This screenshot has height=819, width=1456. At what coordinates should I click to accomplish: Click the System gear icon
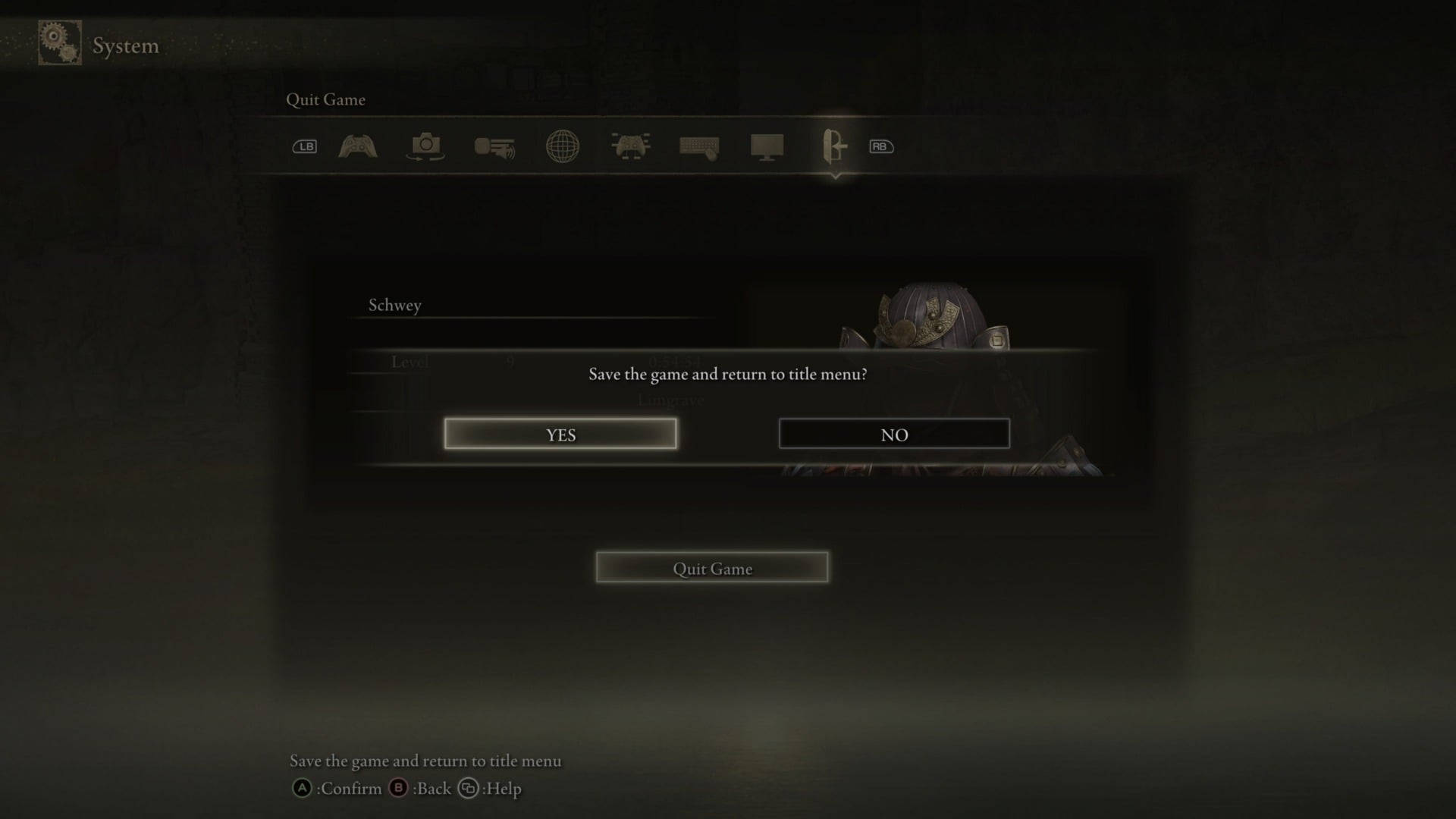click(x=59, y=43)
